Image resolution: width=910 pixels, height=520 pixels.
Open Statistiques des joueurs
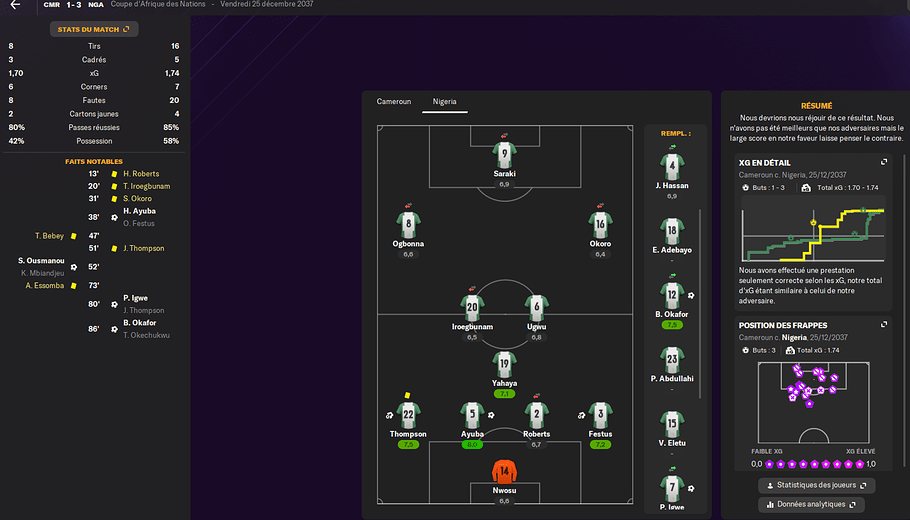click(x=816, y=486)
